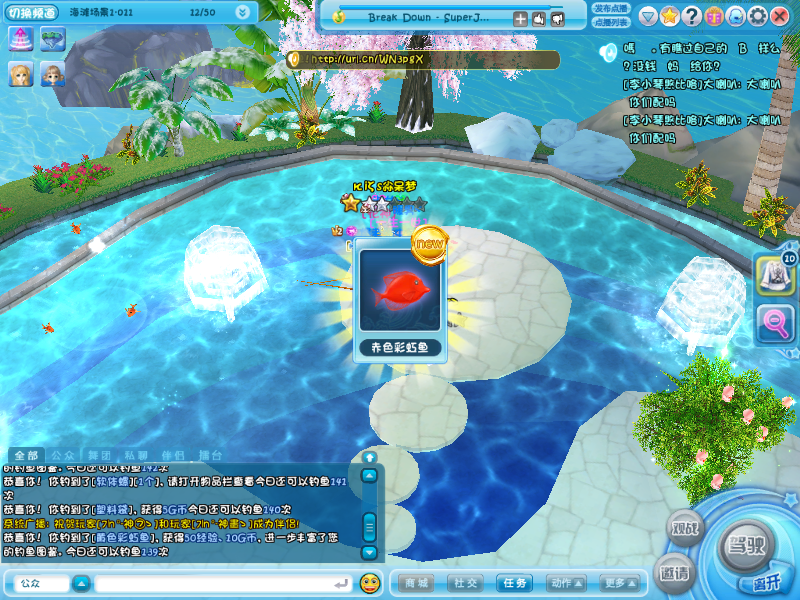Open the question mark help icon
This screenshot has width=800, height=600.
(x=692, y=17)
